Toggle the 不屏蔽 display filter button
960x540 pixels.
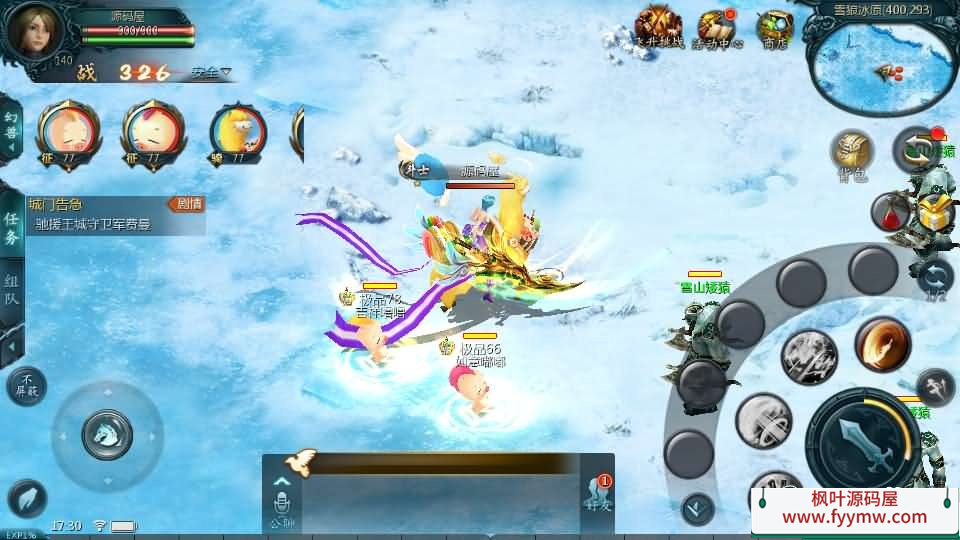click(26, 386)
